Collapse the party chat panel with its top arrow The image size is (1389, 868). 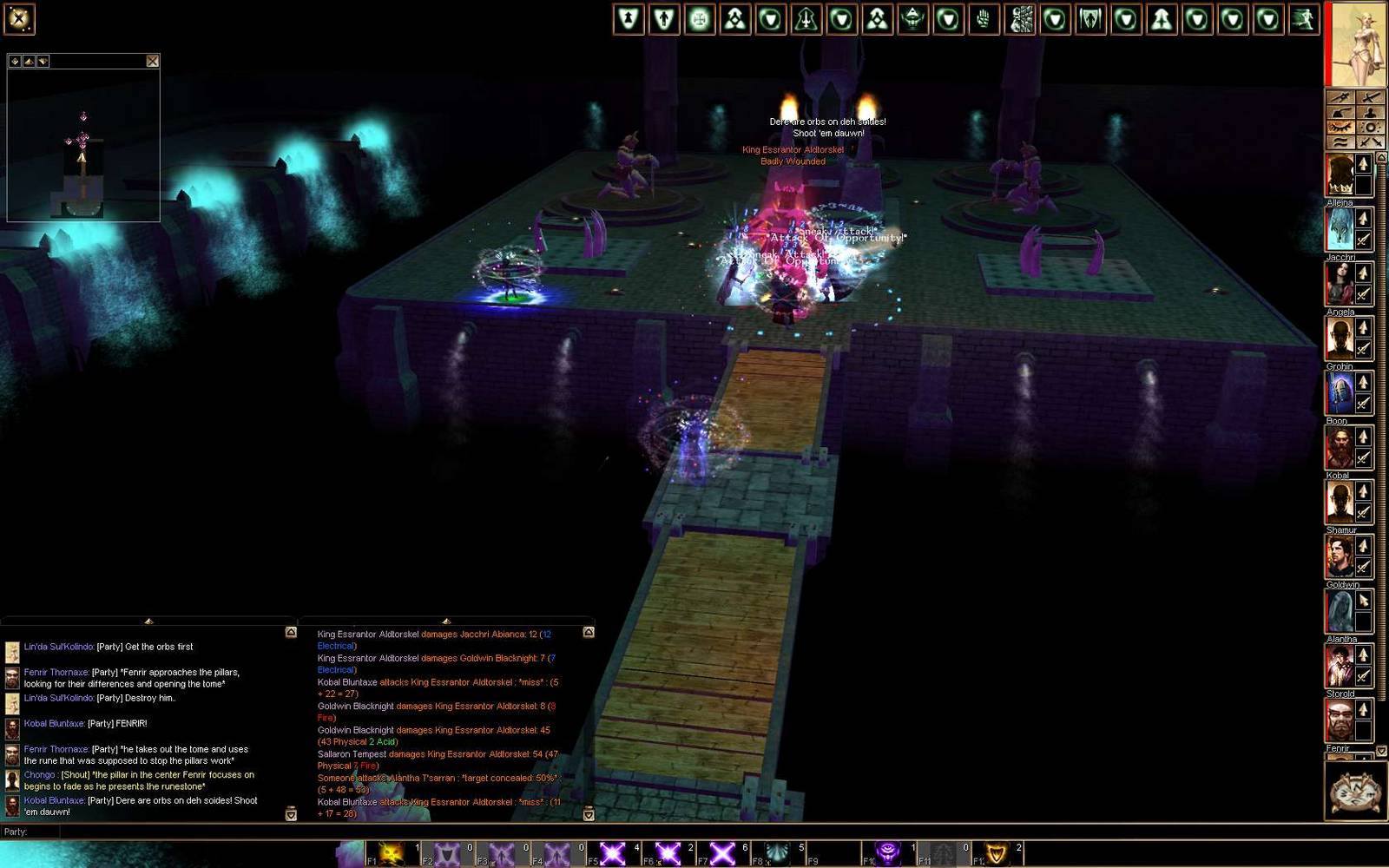(x=149, y=621)
